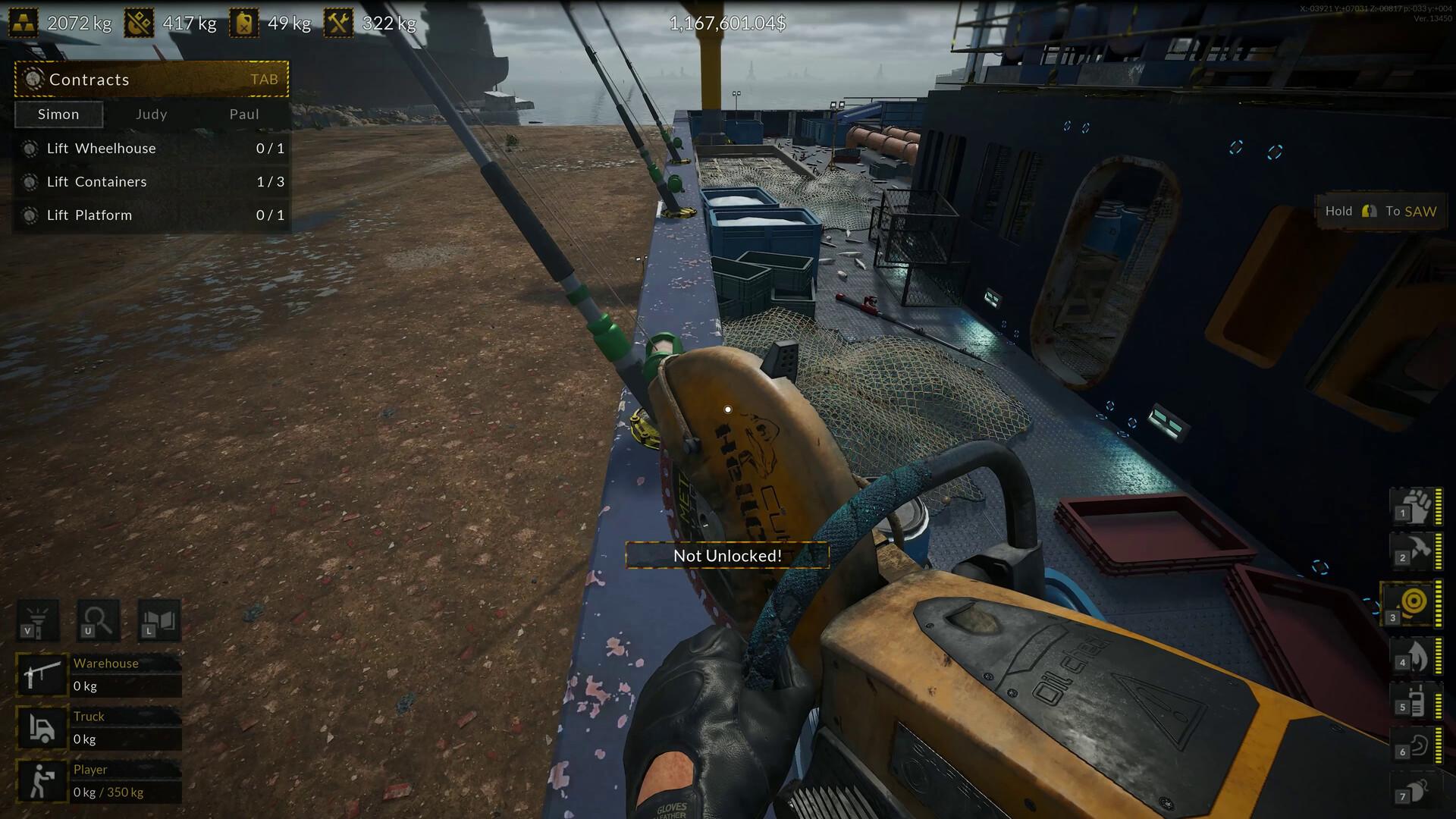
Task: Toggle the flashlight icon
Action: (x=37, y=620)
